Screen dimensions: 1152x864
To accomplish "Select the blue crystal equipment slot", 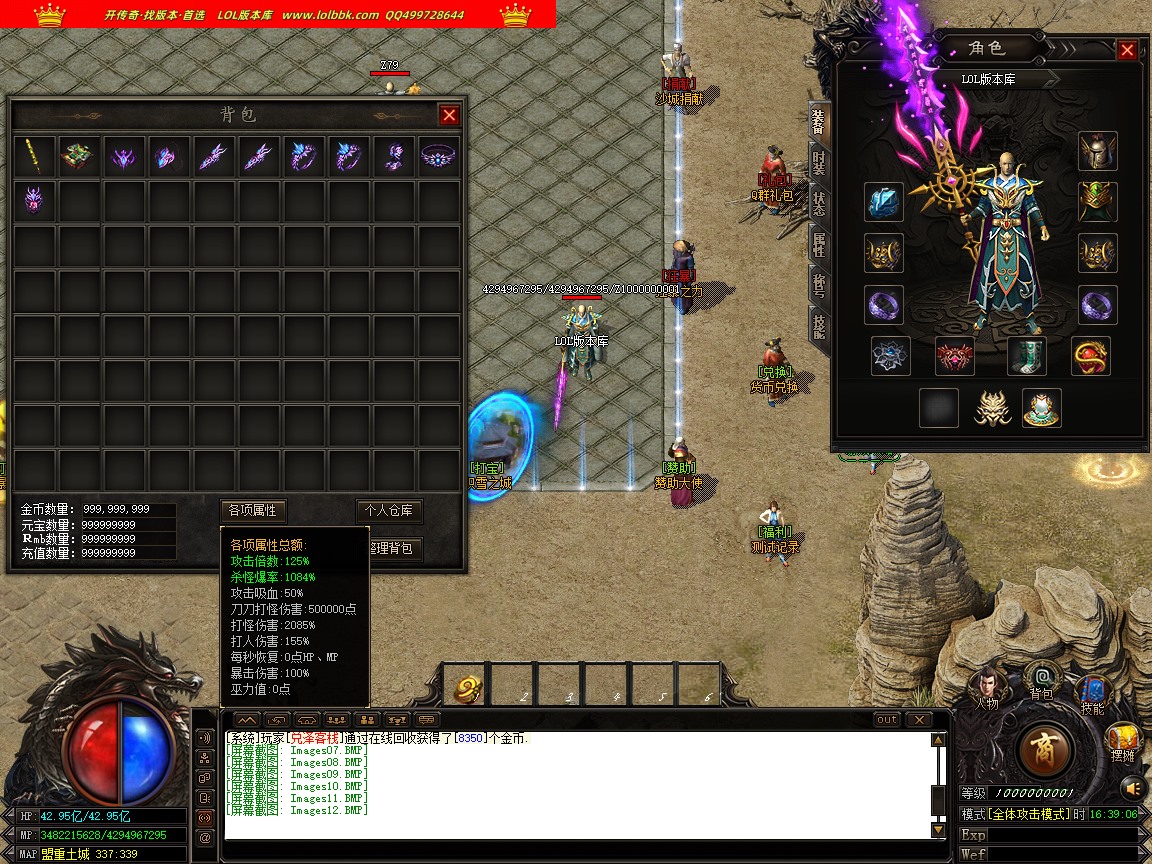I will (884, 202).
